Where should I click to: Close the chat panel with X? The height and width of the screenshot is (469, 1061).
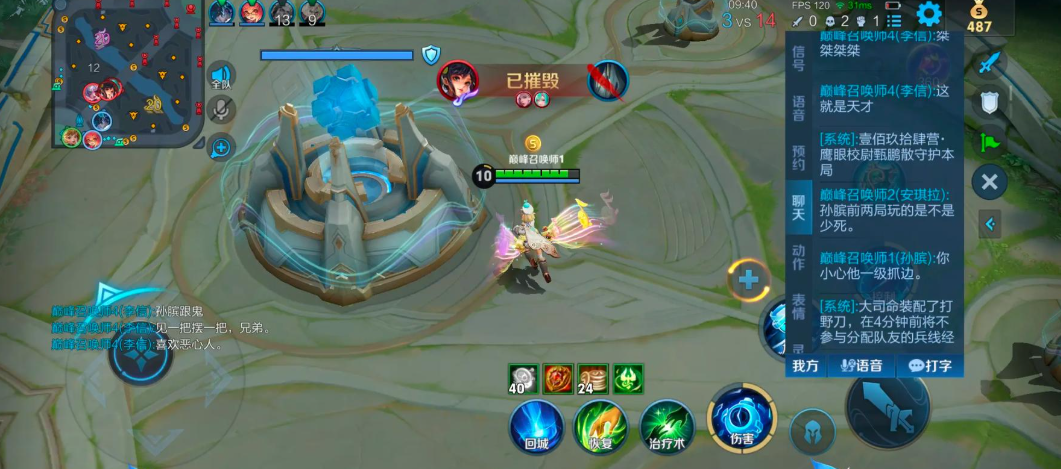[989, 182]
